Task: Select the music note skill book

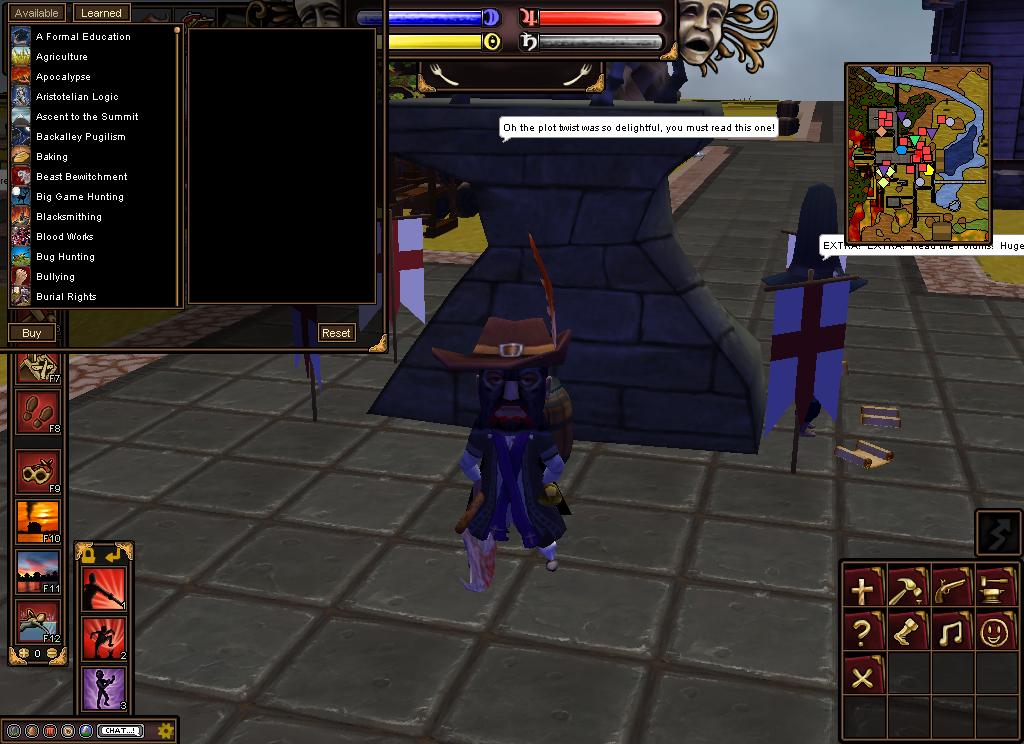Action: tap(953, 632)
